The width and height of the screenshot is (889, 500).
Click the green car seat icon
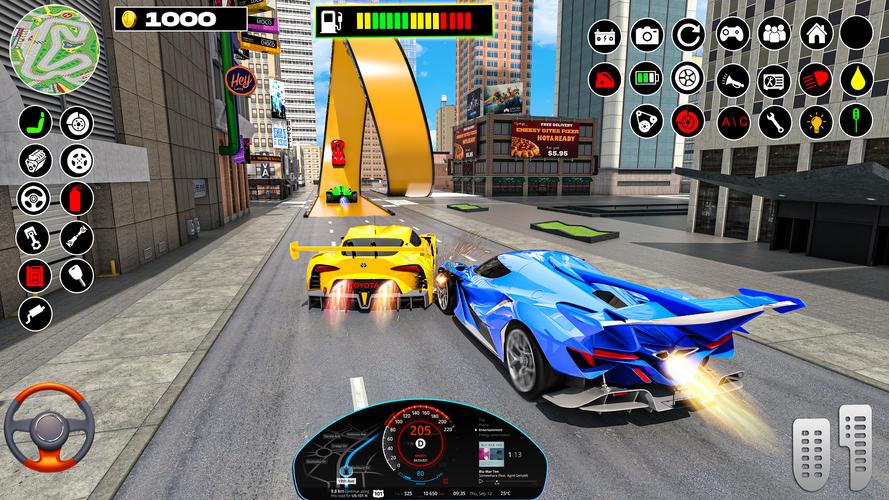(35, 122)
